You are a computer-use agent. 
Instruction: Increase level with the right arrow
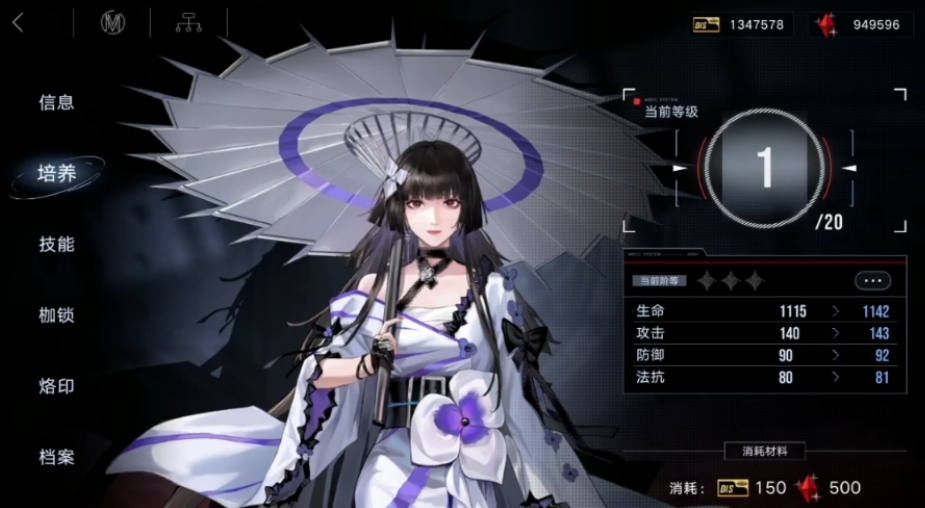[849, 168]
